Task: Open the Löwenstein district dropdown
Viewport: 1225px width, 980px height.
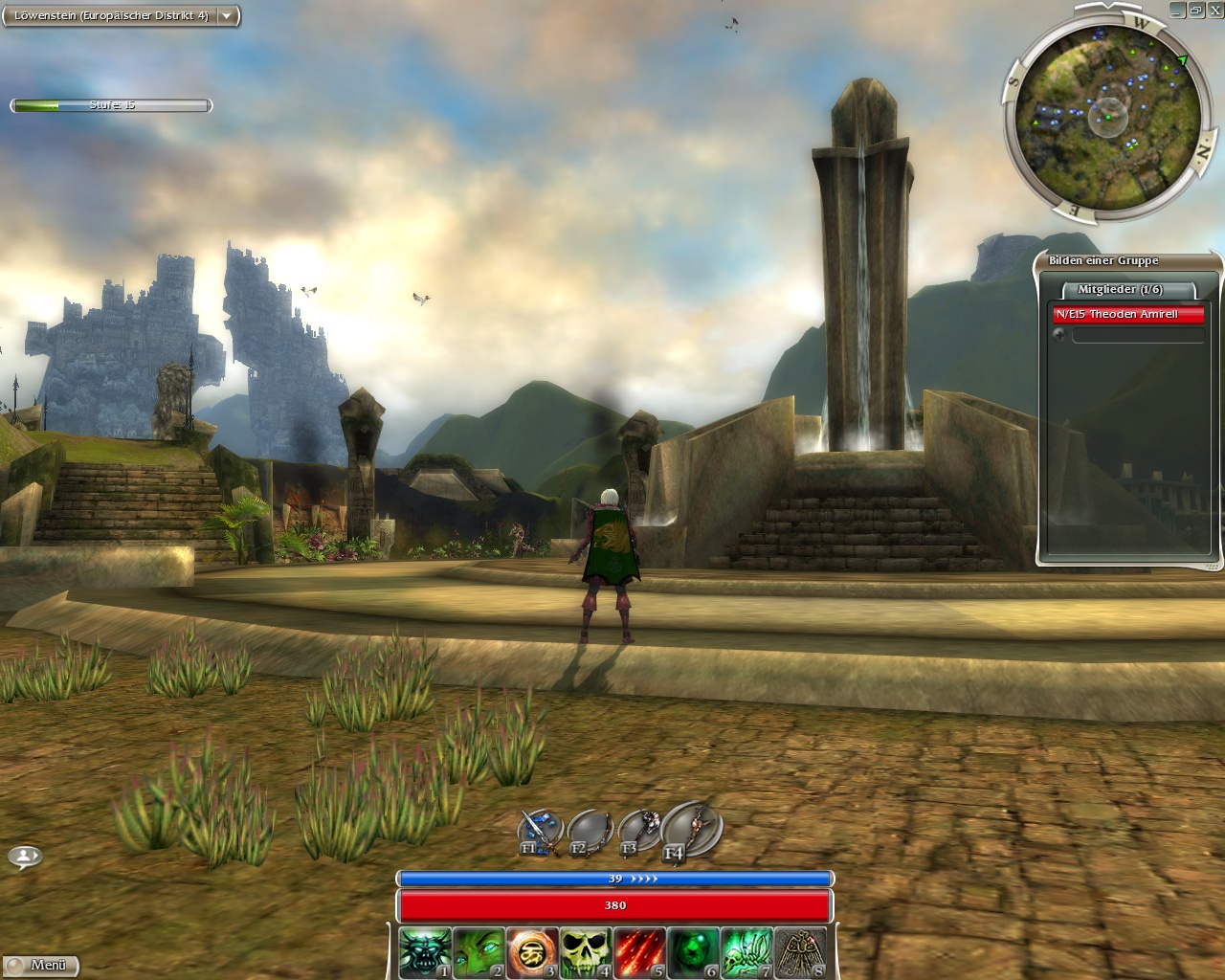Action: click(227, 16)
